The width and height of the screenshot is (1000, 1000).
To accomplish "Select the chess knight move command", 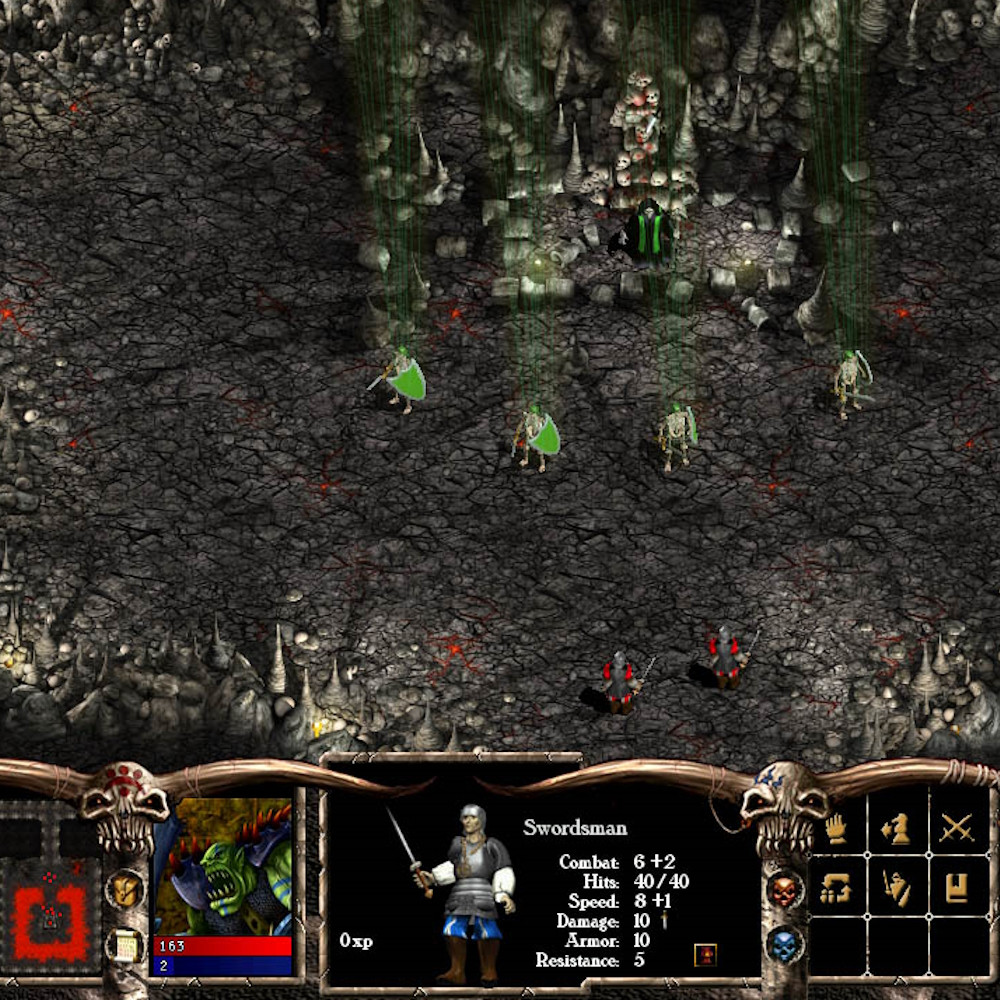I will click(x=895, y=828).
